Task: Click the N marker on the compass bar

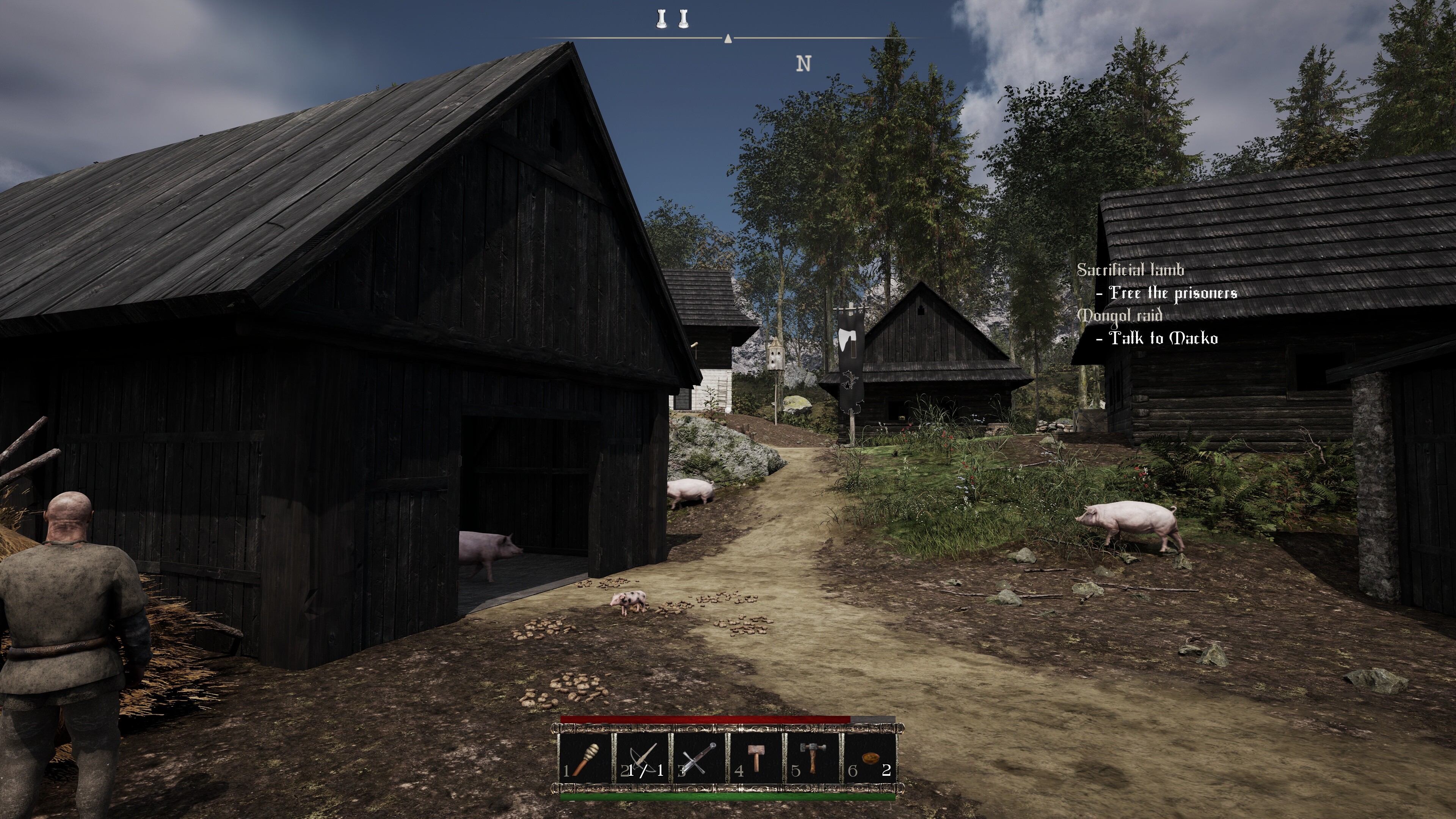Action: [804, 63]
